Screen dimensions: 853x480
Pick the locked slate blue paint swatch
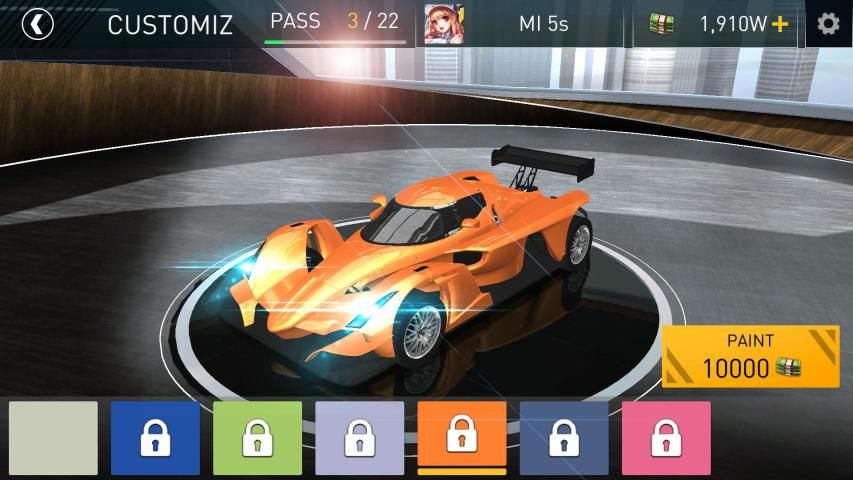(564, 438)
